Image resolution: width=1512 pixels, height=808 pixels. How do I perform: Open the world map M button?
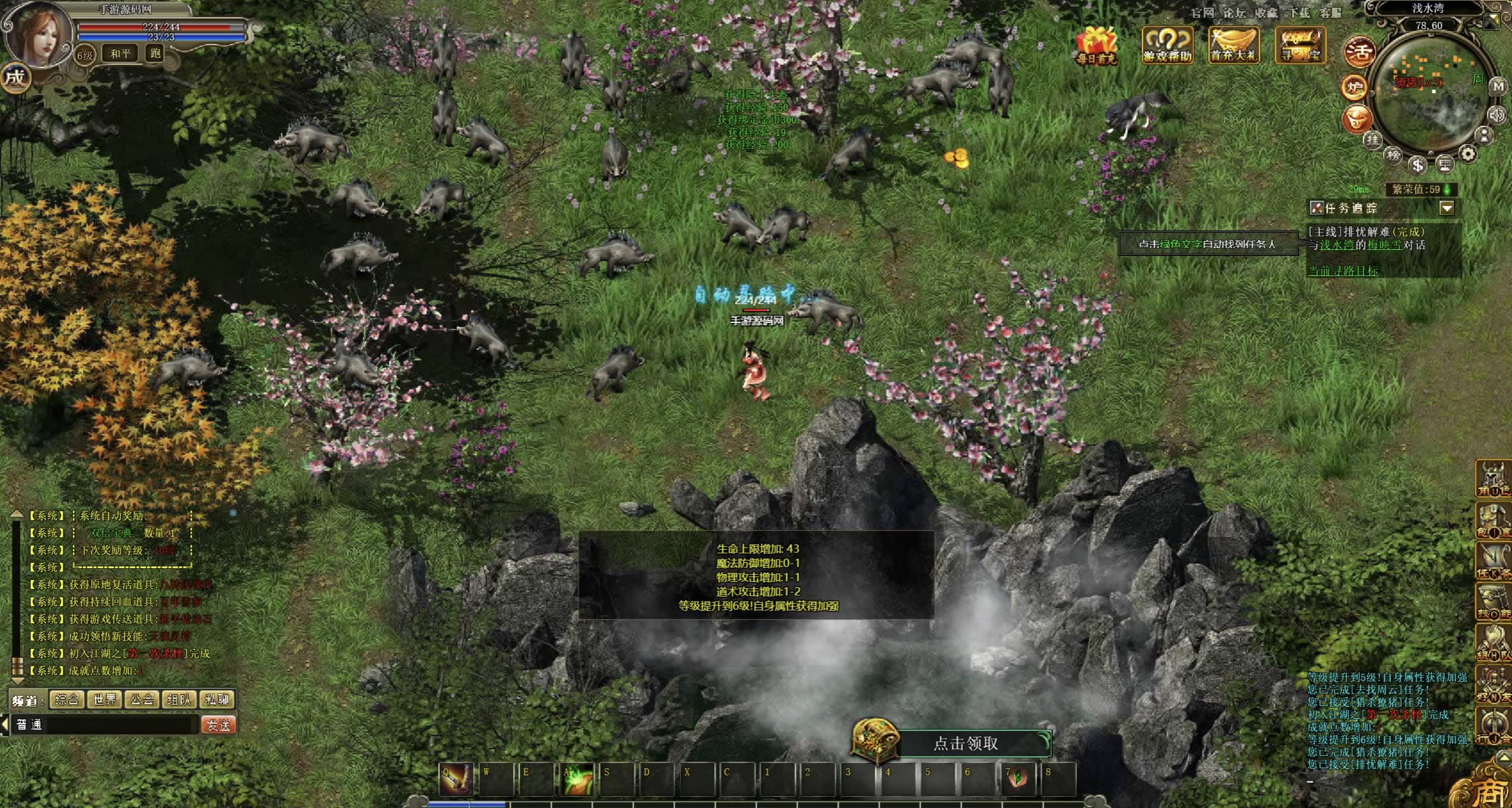coord(1498,87)
